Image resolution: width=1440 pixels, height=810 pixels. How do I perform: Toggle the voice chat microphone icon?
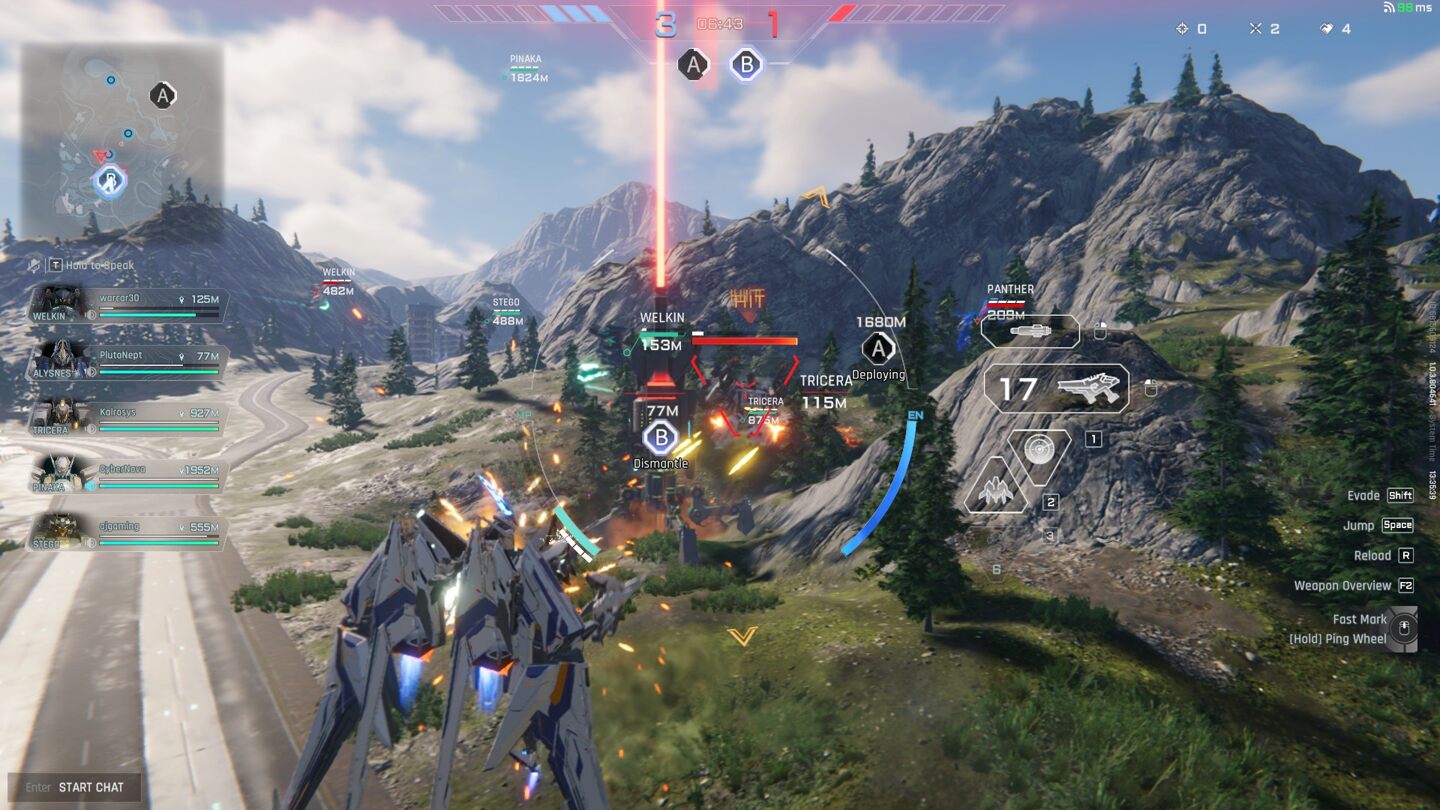click(35, 266)
